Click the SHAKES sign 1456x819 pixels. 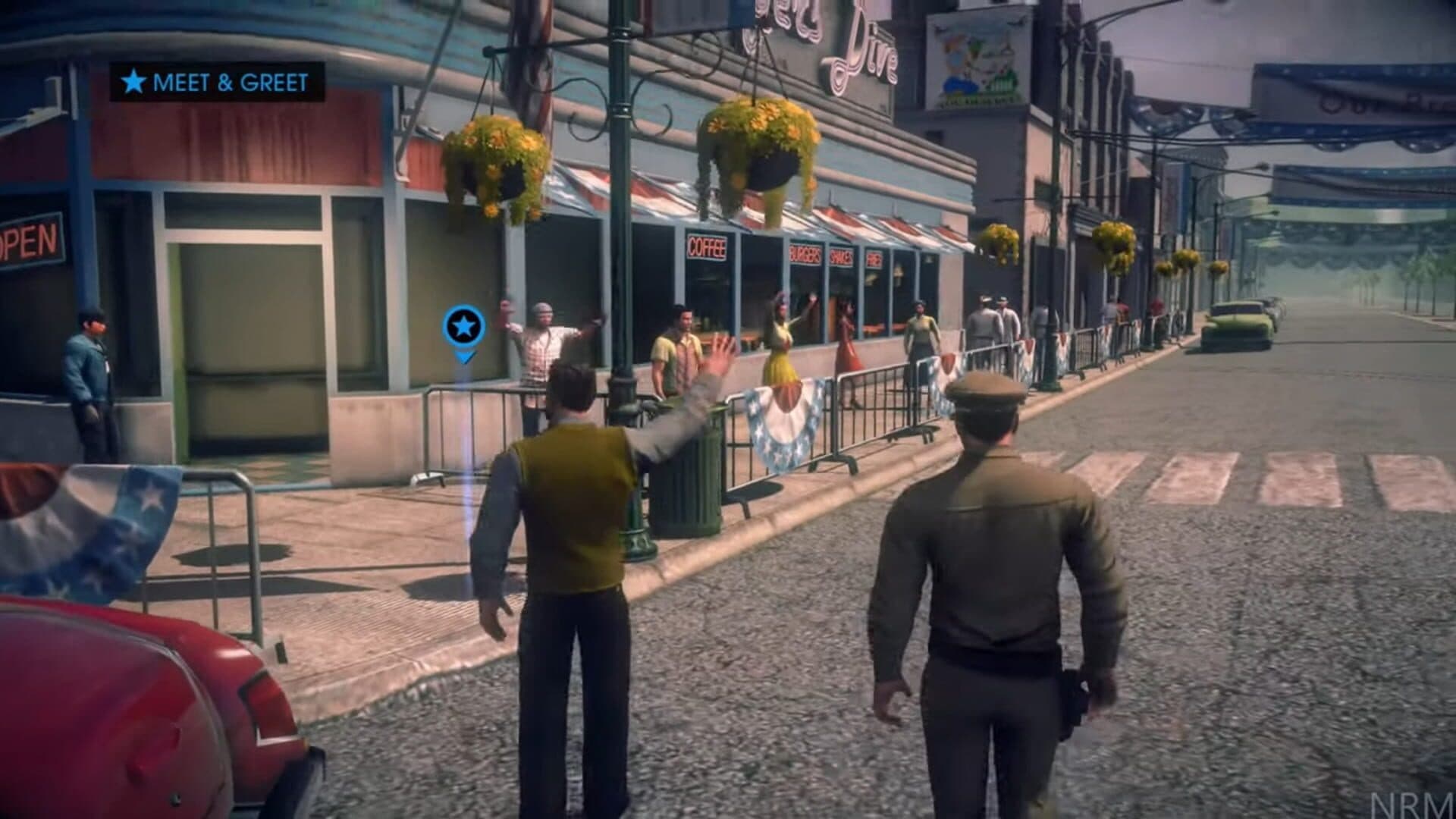(840, 256)
